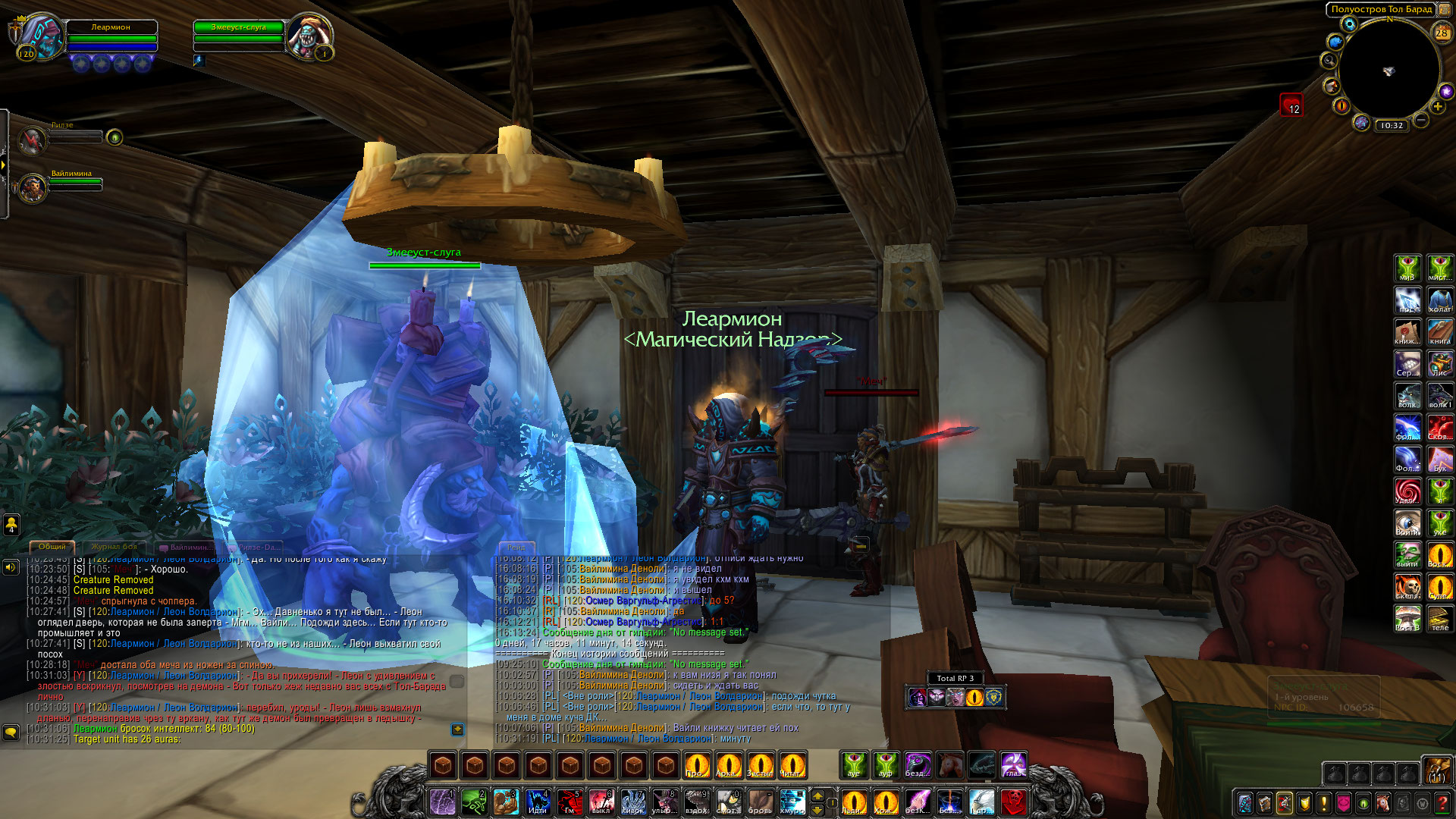The image size is (1456, 819).
Task: Switch to the Общий chat tab
Action: click(52, 547)
